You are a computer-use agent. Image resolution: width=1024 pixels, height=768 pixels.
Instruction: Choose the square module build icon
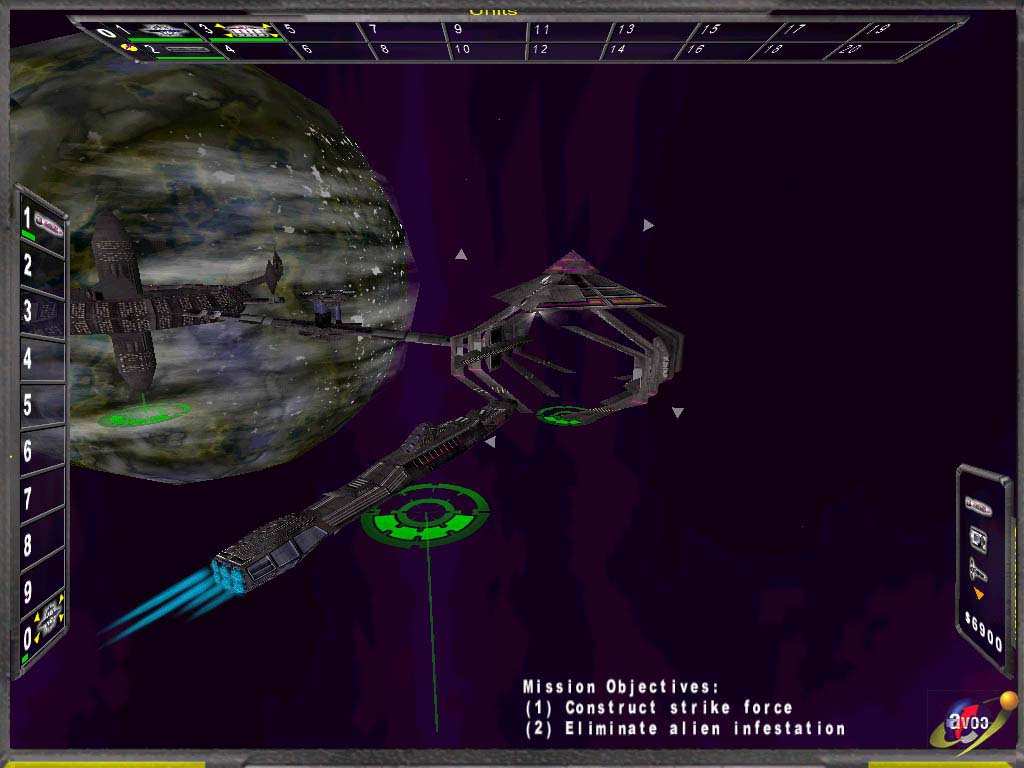(x=978, y=541)
